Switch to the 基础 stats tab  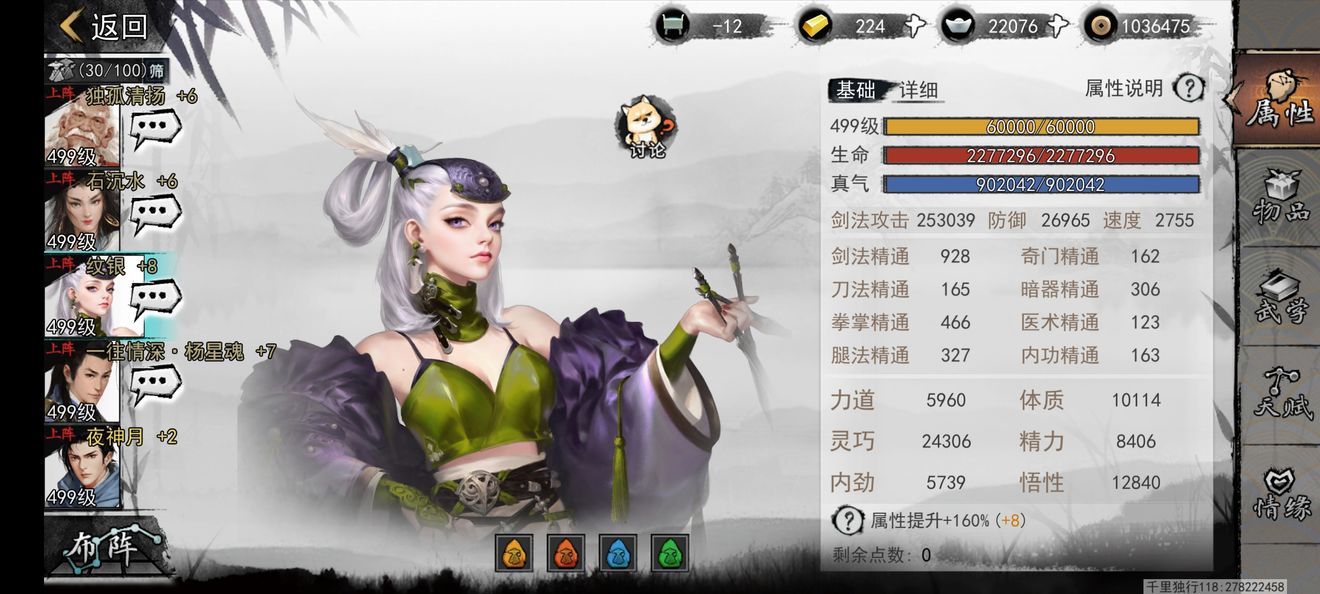pos(855,90)
